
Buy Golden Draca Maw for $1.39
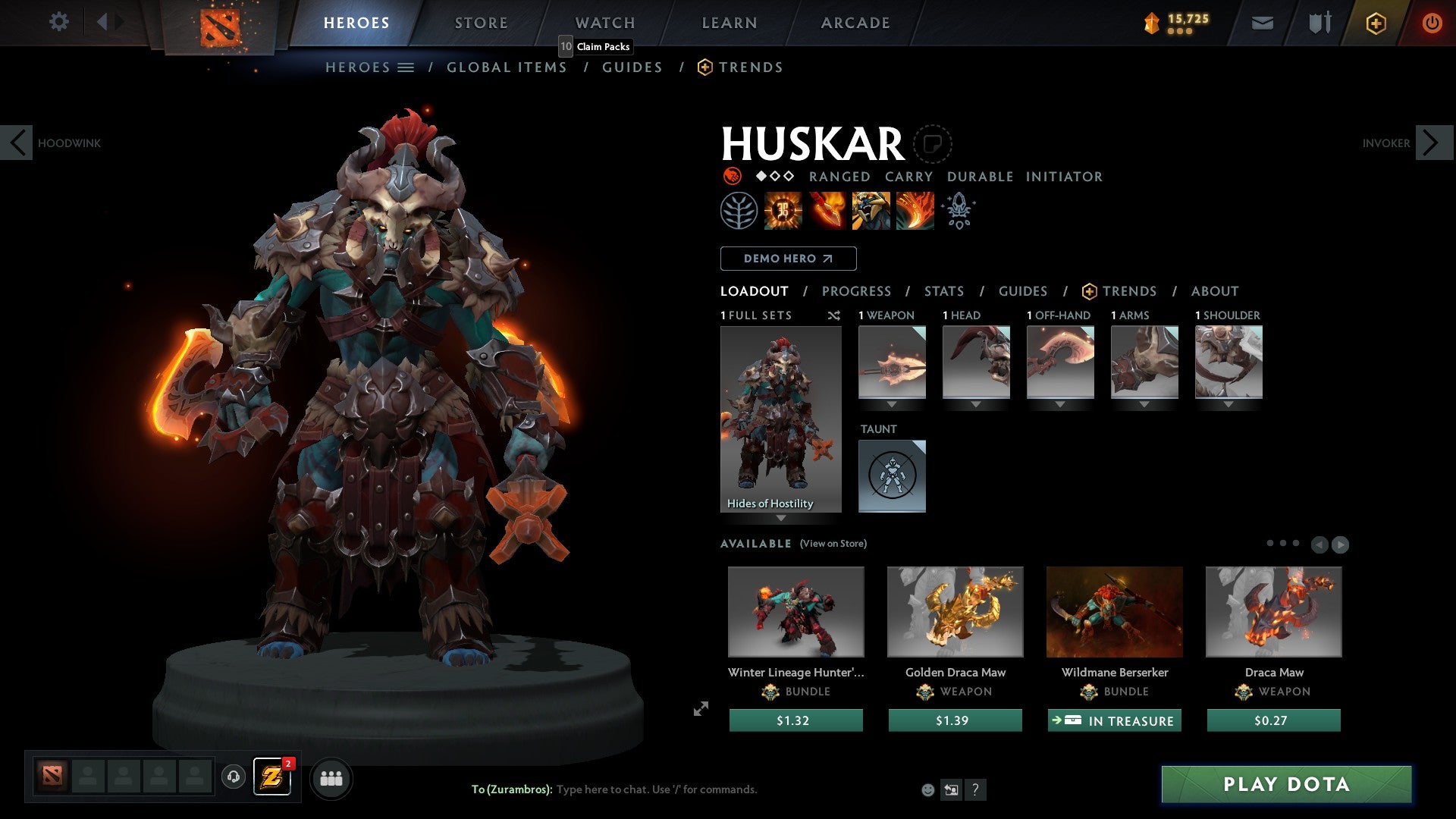point(955,720)
